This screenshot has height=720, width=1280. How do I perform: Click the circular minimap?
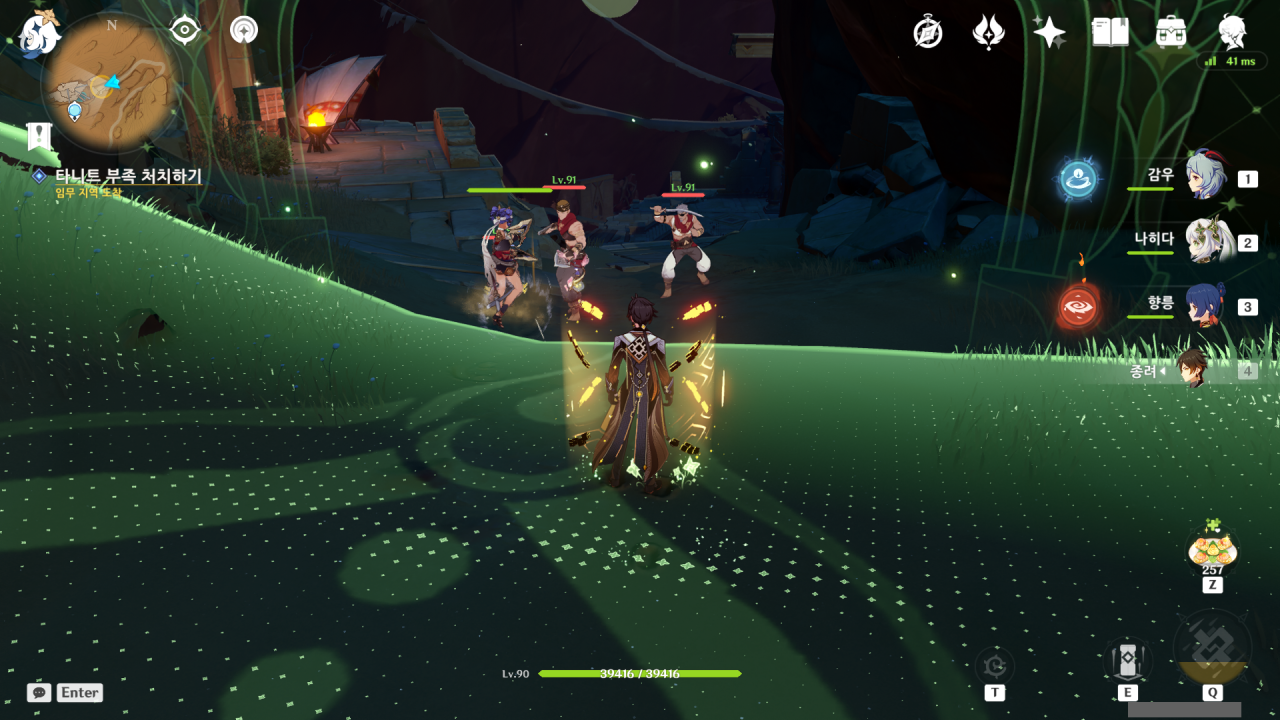point(110,82)
